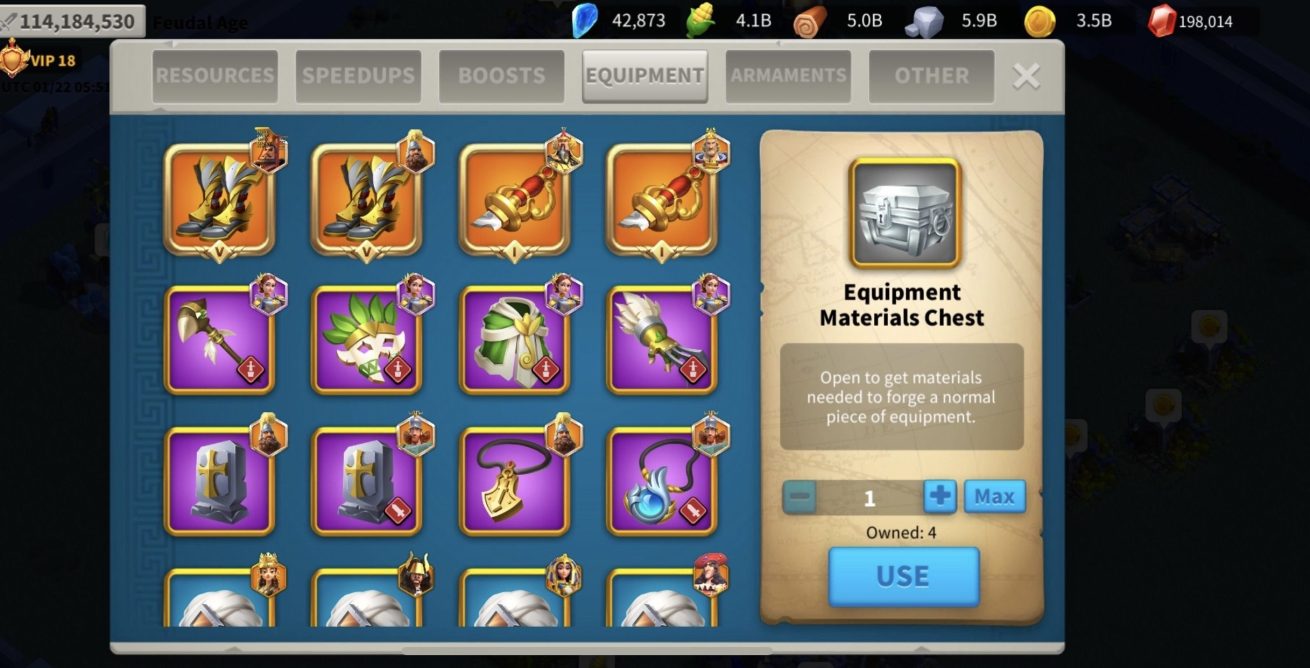Click the red gem currency icon
The height and width of the screenshot is (668, 1310).
[1161, 20]
